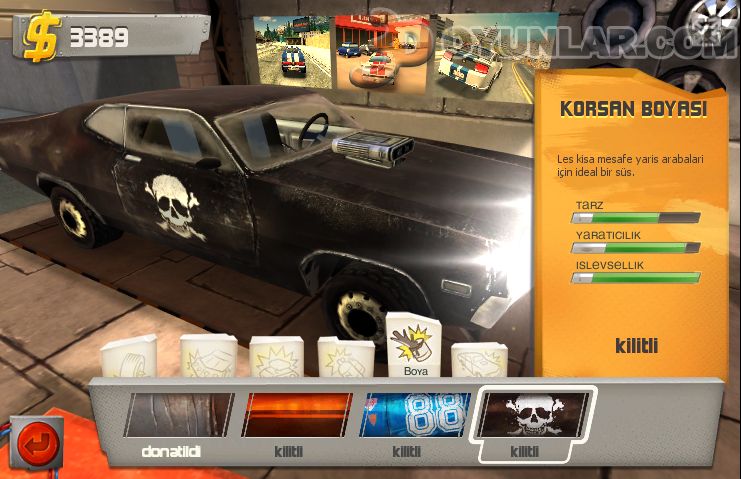Go back with the red arrow button
The width and height of the screenshot is (741, 479).
(38, 443)
